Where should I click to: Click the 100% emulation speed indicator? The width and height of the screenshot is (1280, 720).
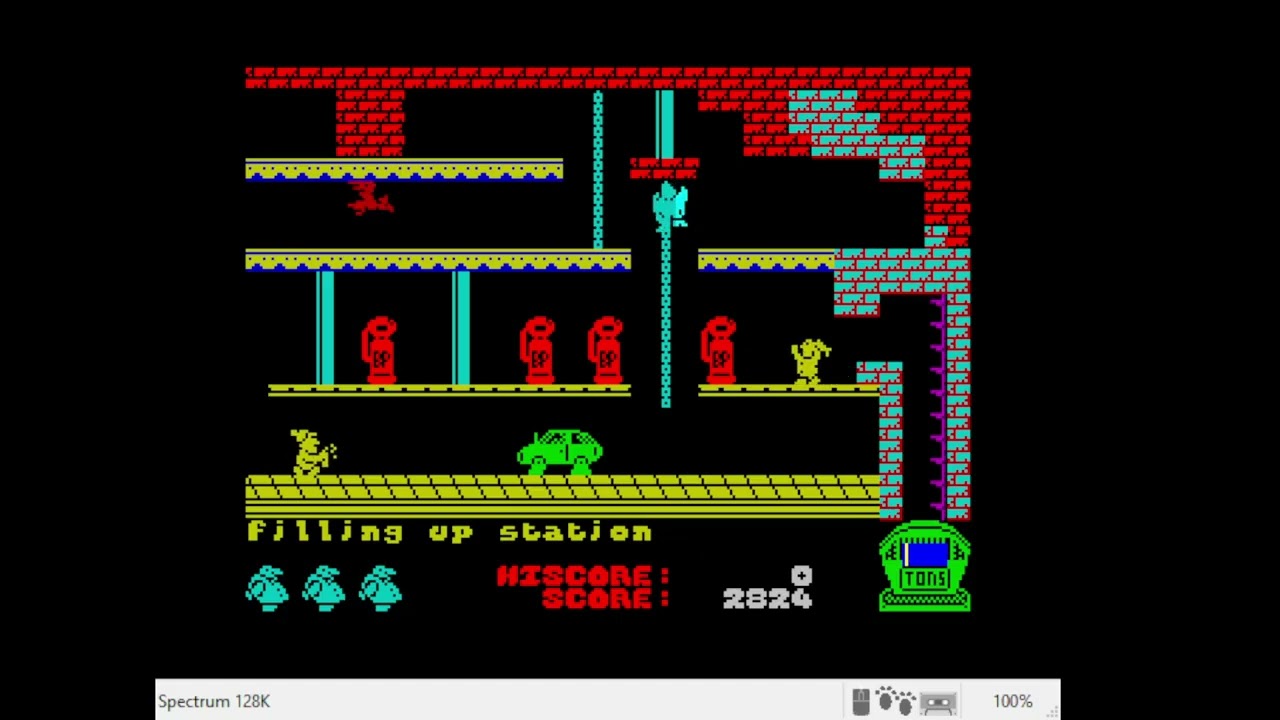point(1013,701)
